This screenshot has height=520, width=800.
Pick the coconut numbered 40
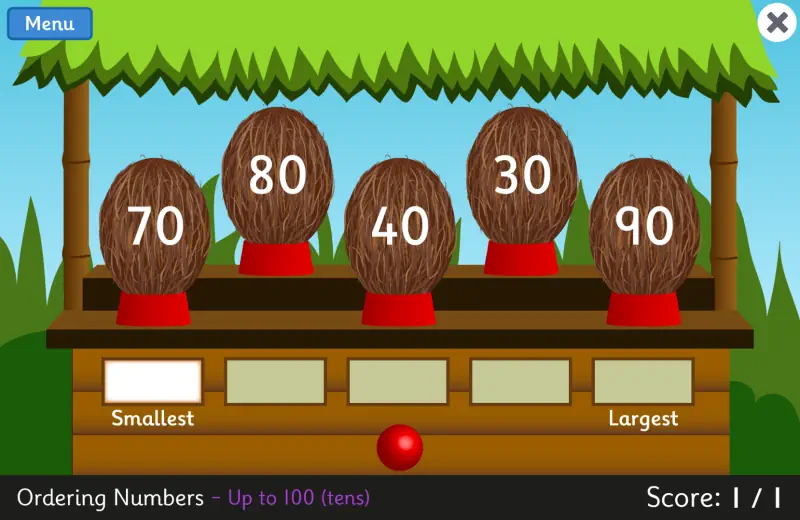click(399, 228)
